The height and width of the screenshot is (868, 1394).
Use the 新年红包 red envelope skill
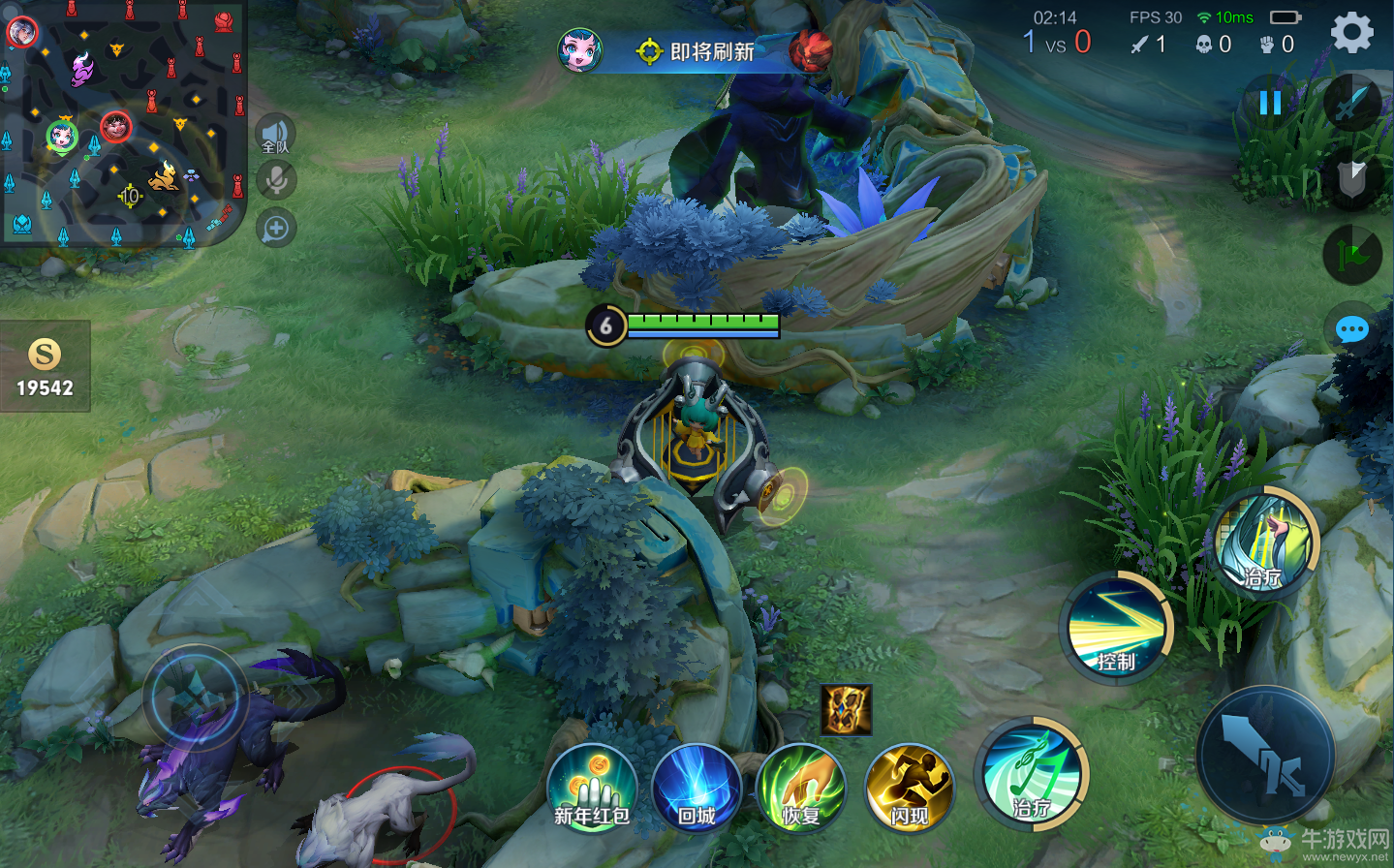tap(592, 790)
